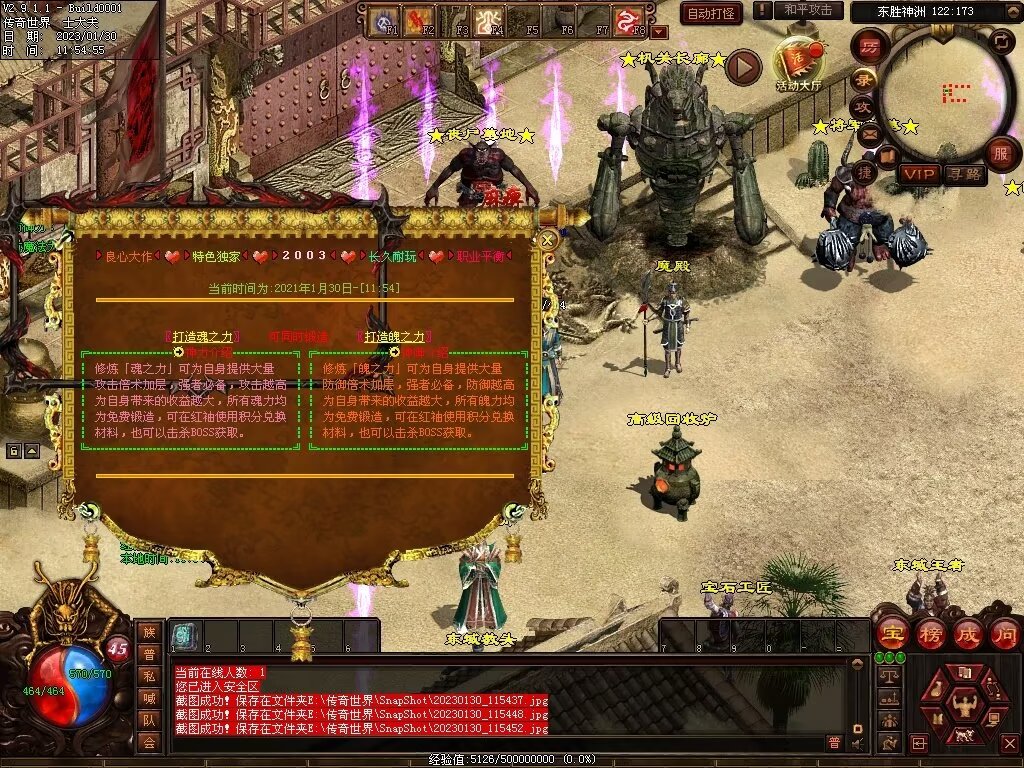1024x768 pixels.
Task: Open the 打造魄之力 spirit forging link
Action: (x=394, y=337)
